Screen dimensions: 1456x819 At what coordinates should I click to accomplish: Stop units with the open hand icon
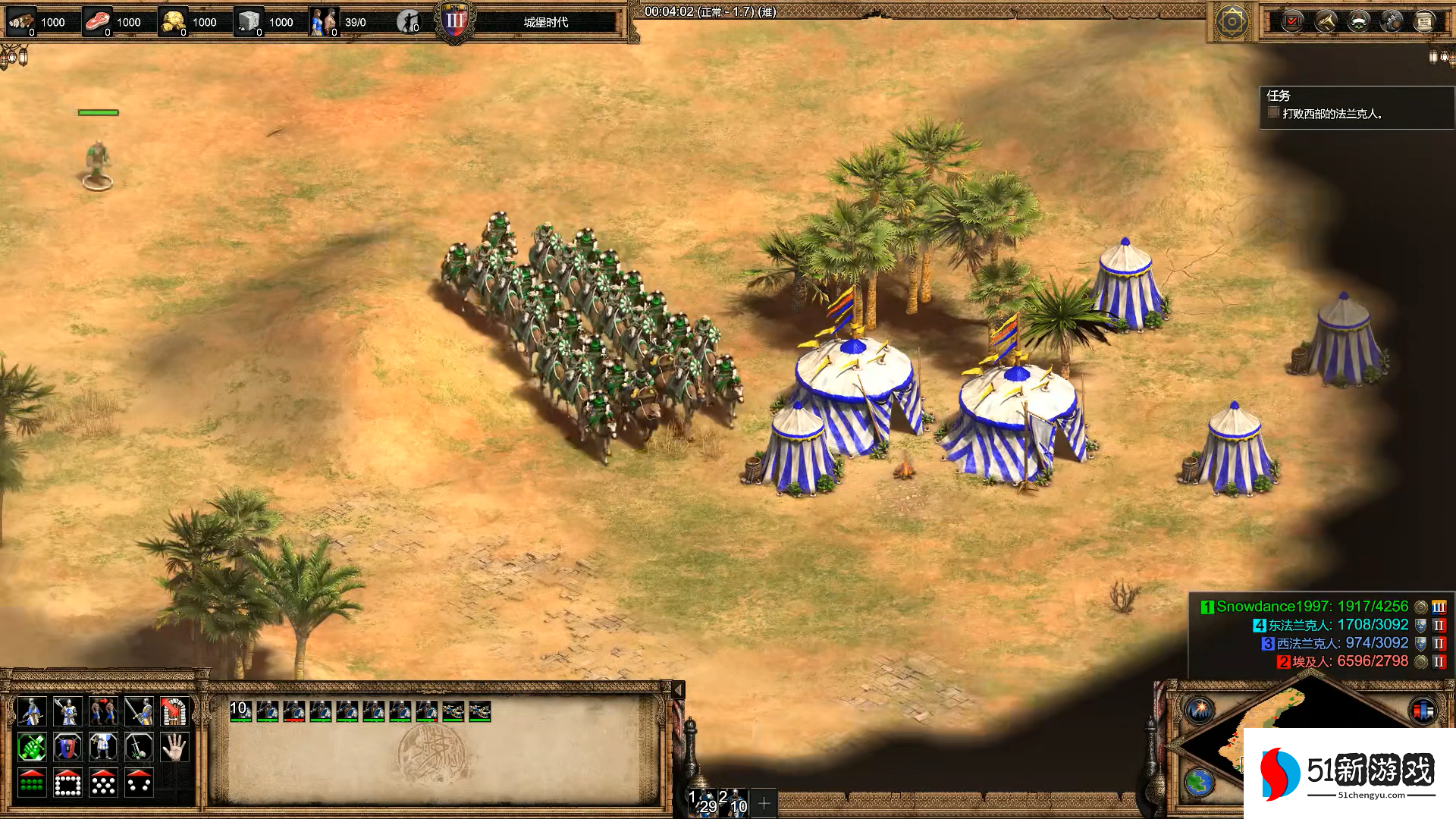(x=174, y=748)
